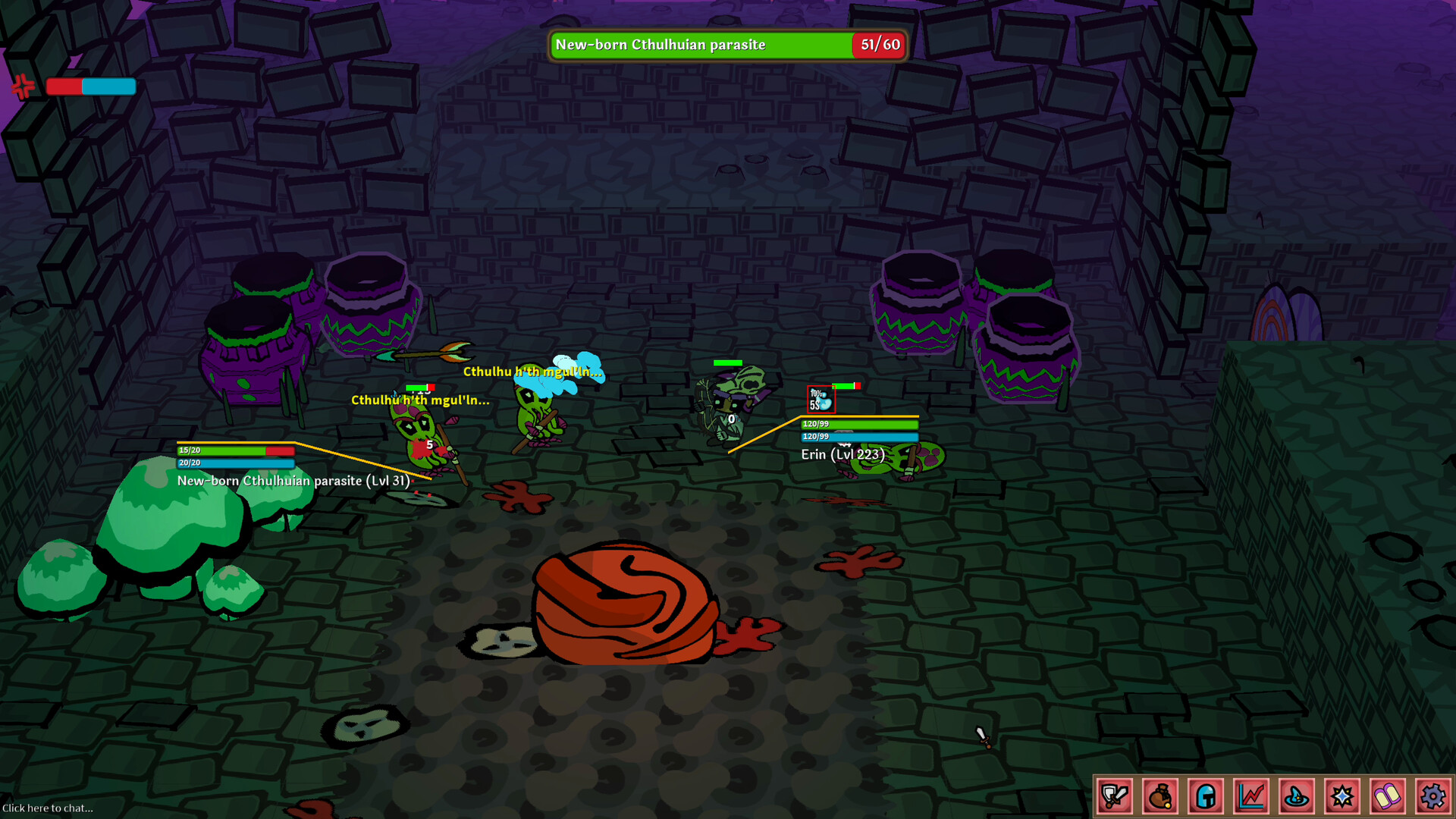Image resolution: width=1456 pixels, height=819 pixels.
Task: View the stats chart icon
Action: tap(1251, 796)
